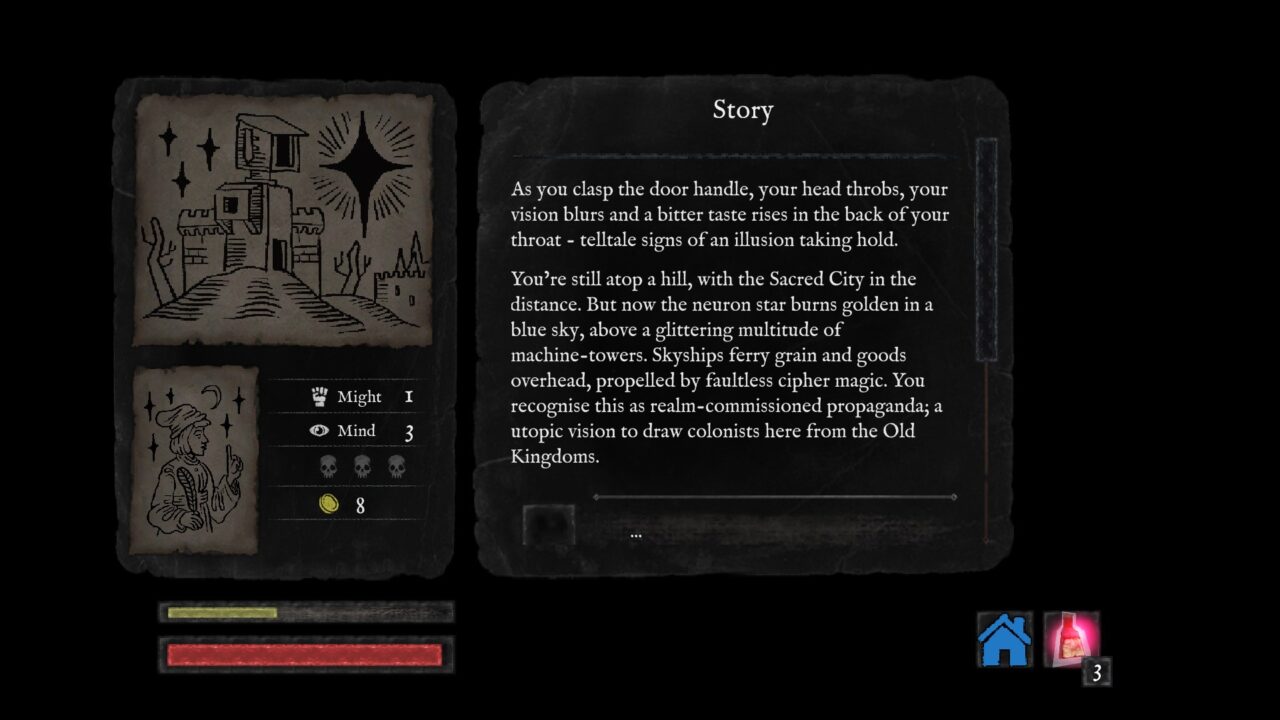Click the story panel scrollbar
Image resolution: width=1280 pixels, height=720 pixels.
(986, 250)
